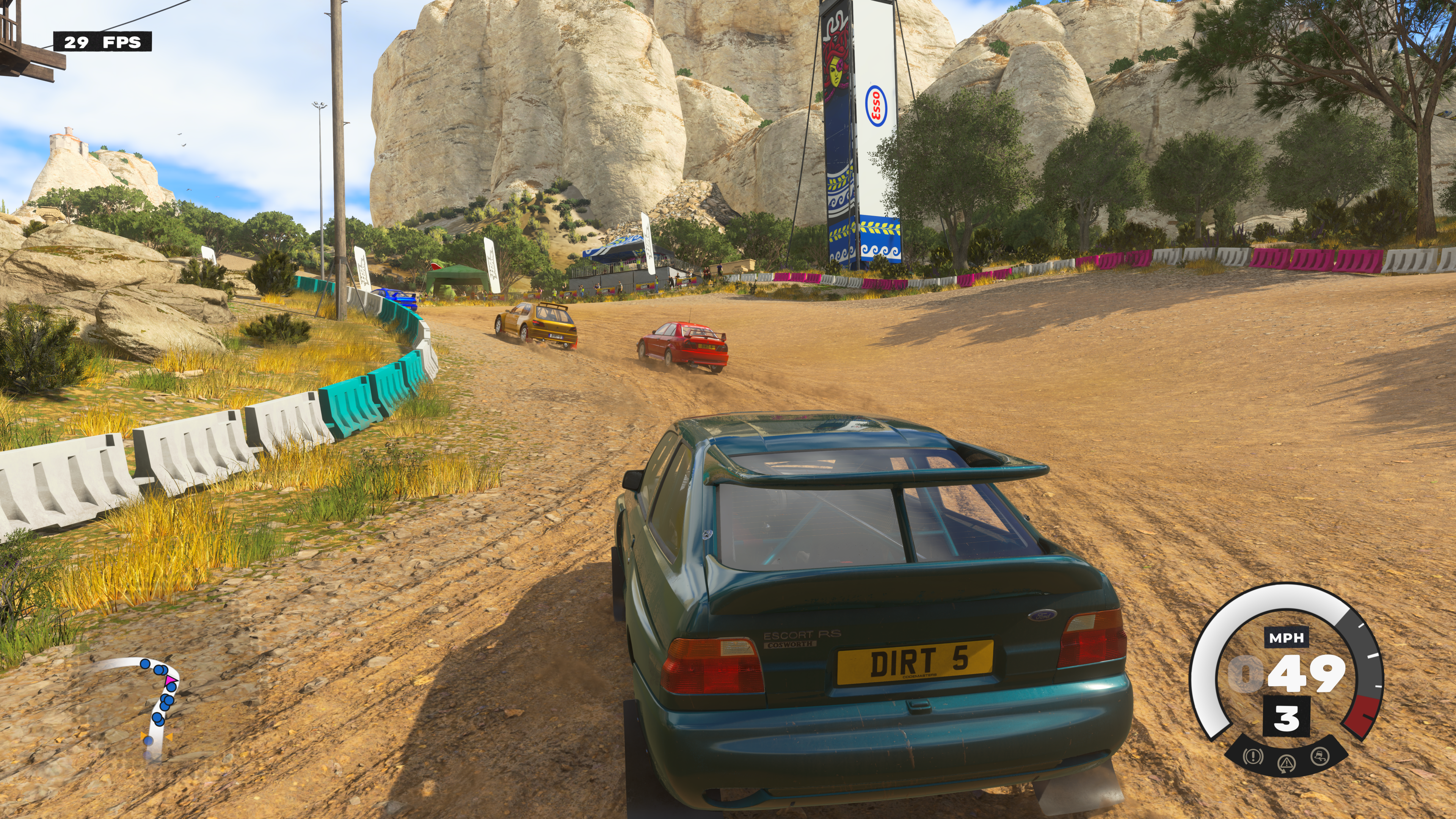Click the traction control skidding car icon
Screen dimensions: 1456x819
pos(1320,756)
